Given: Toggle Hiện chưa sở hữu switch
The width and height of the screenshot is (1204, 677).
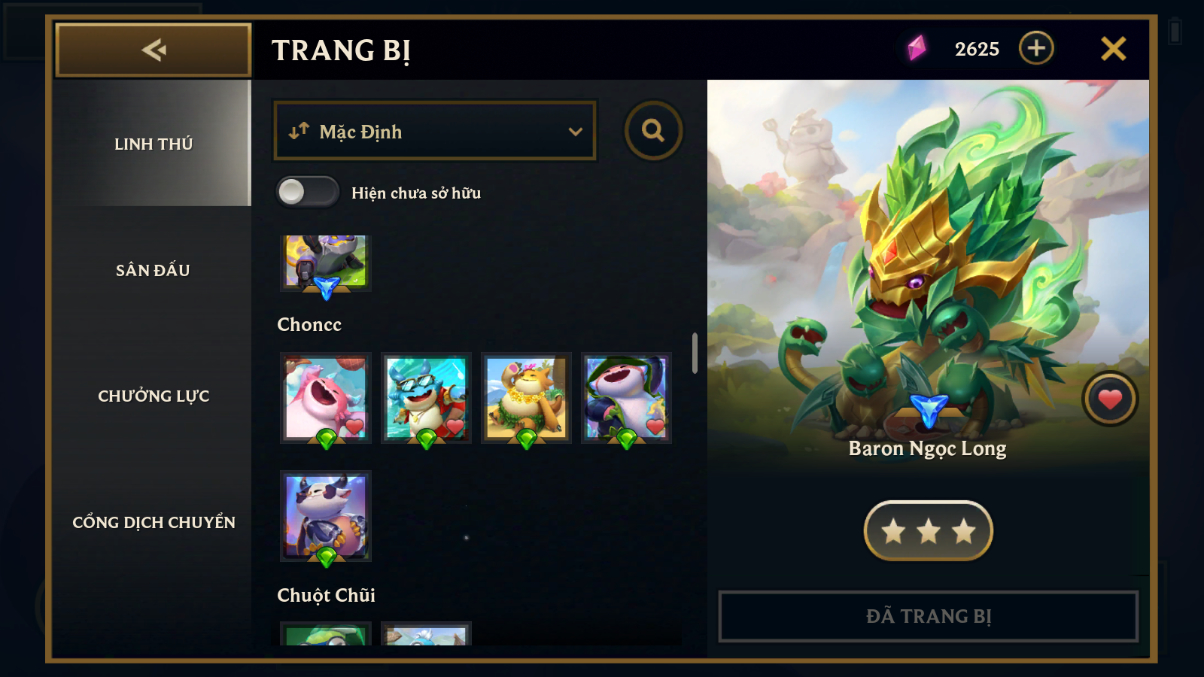Looking at the screenshot, I should click(308, 192).
